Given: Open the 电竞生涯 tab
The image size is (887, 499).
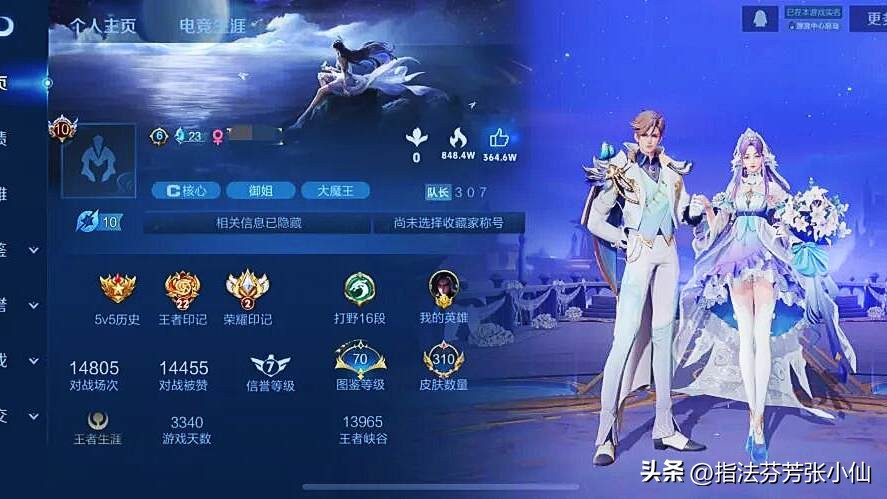Looking at the screenshot, I should [214, 26].
